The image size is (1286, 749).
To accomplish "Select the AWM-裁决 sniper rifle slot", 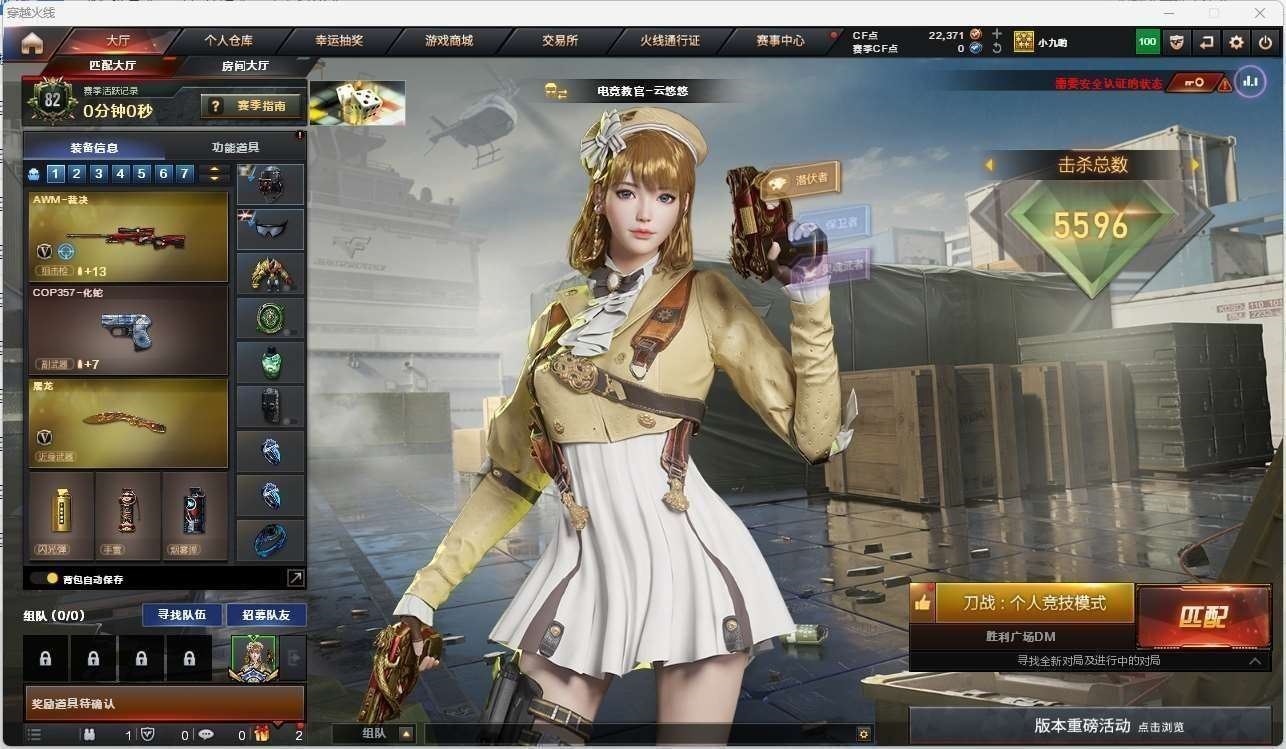I will tap(128, 237).
